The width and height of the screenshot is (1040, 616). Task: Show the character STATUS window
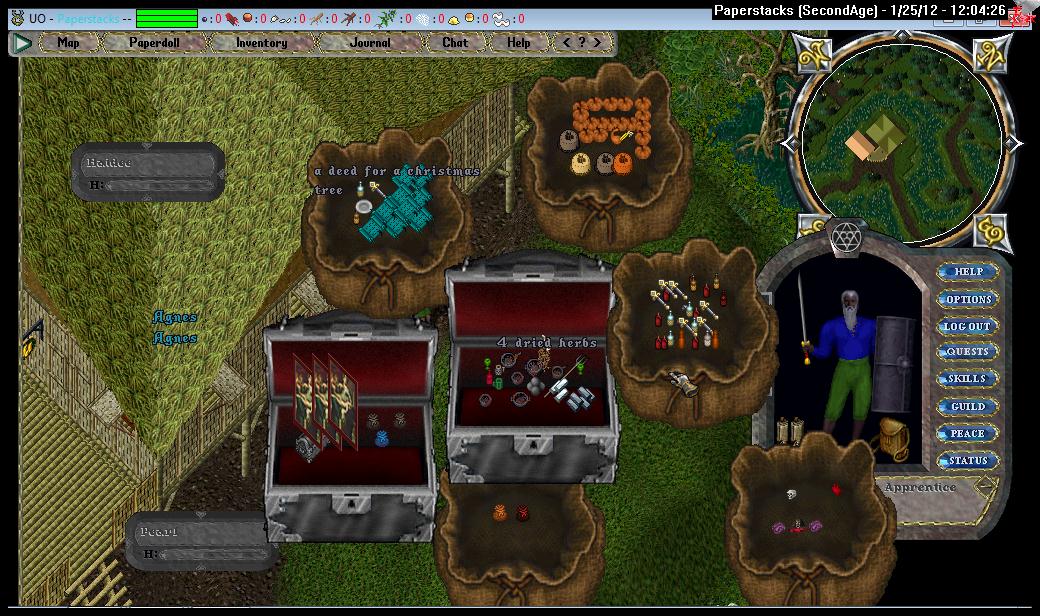click(967, 460)
